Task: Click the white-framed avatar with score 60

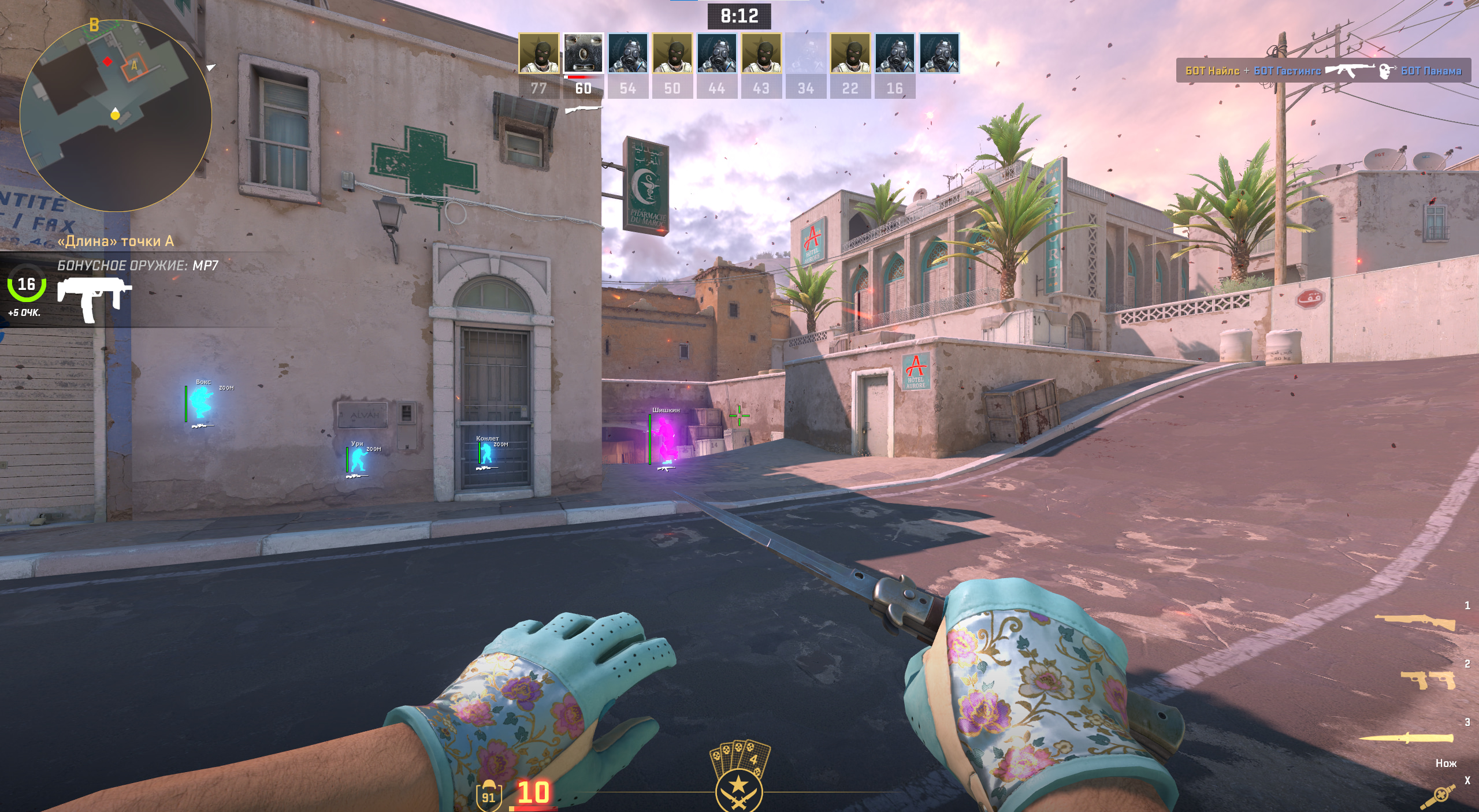Action: pos(583,54)
